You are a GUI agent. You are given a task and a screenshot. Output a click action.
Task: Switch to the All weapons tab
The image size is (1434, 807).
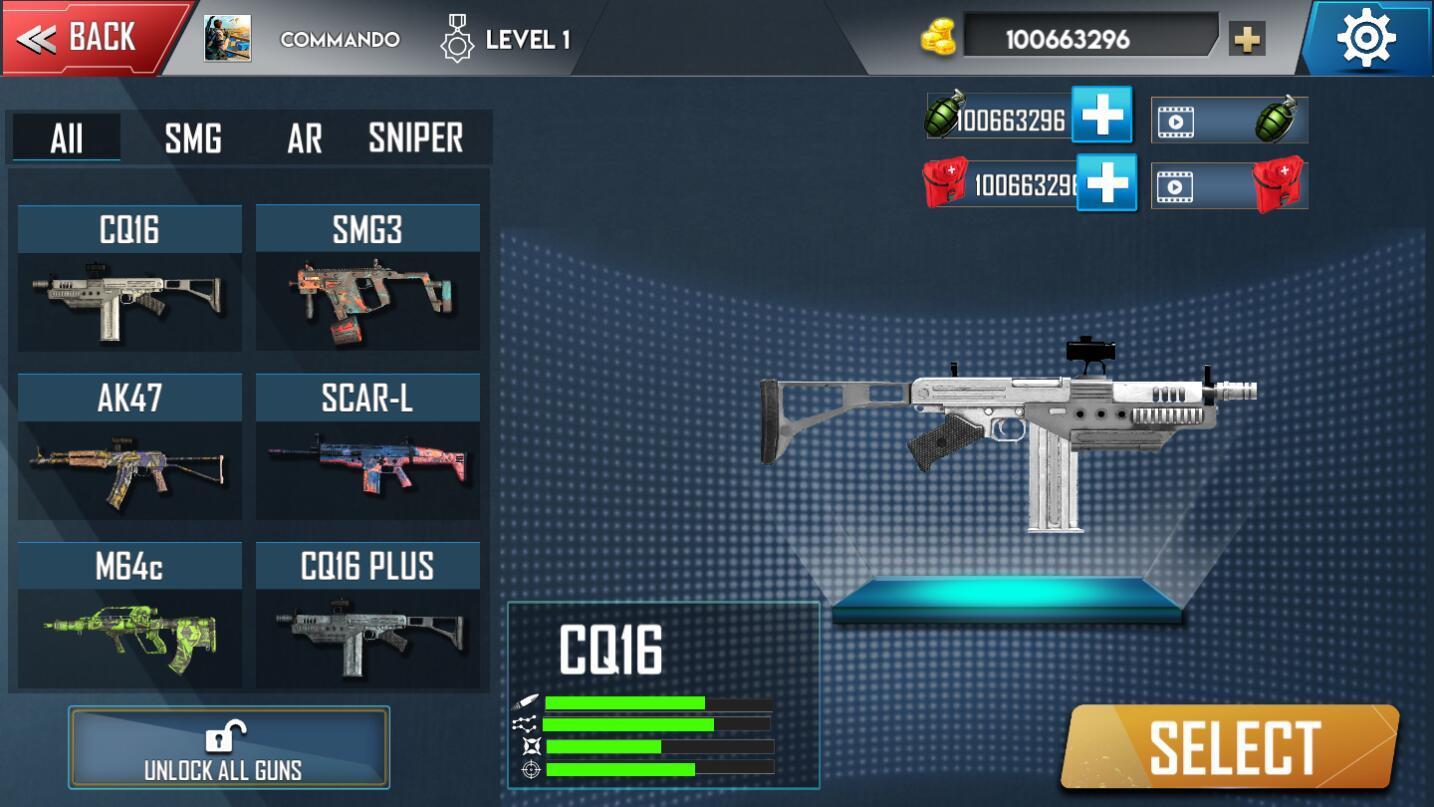(67, 138)
